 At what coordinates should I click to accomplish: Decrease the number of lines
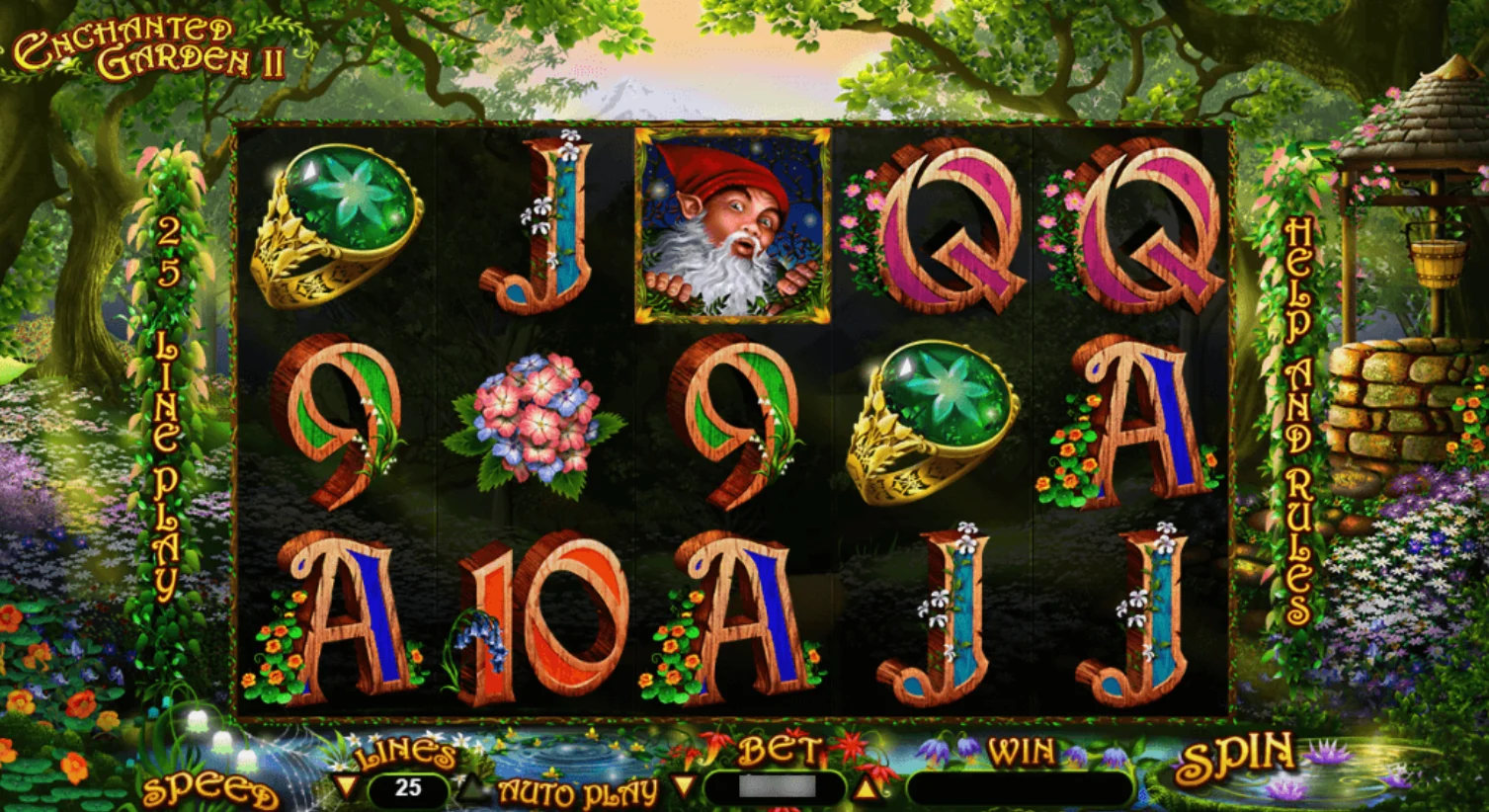coord(345,787)
